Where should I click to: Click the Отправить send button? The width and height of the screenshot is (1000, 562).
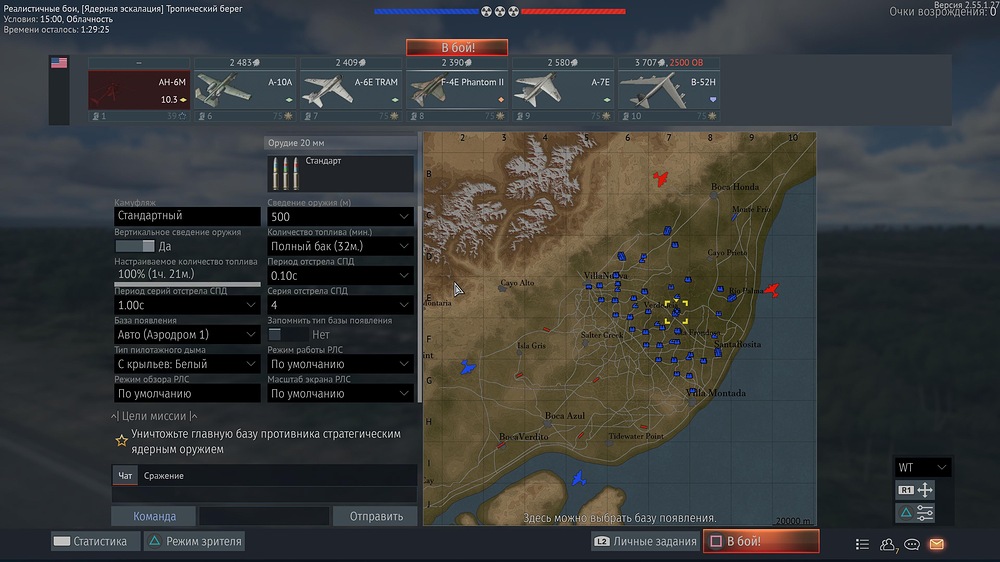tap(375, 516)
